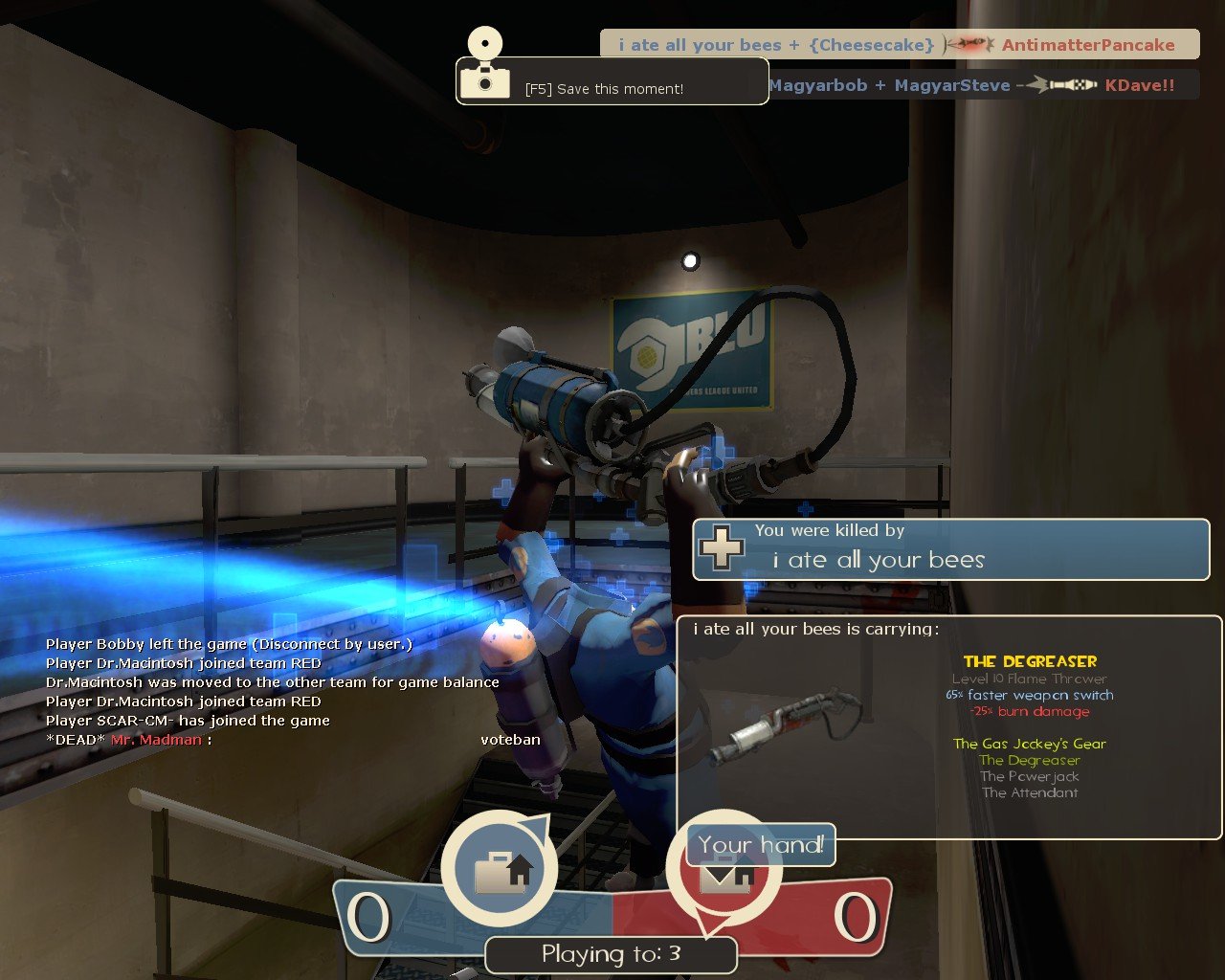Select The Degreaser item title
Screen dimensions: 1225x980
[1030, 661]
